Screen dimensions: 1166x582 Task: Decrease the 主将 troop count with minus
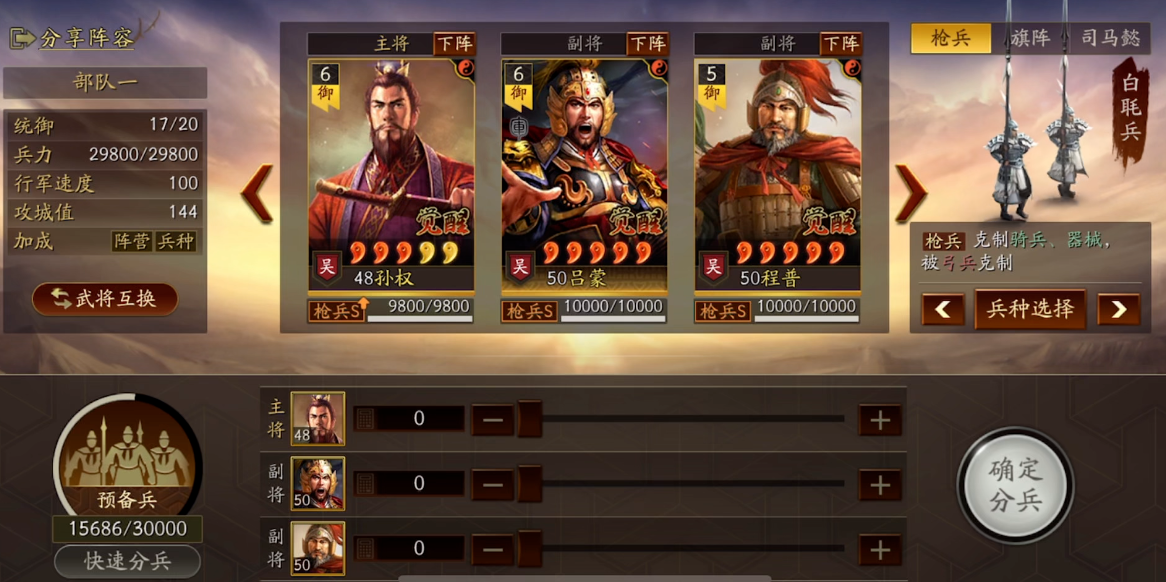(x=492, y=420)
